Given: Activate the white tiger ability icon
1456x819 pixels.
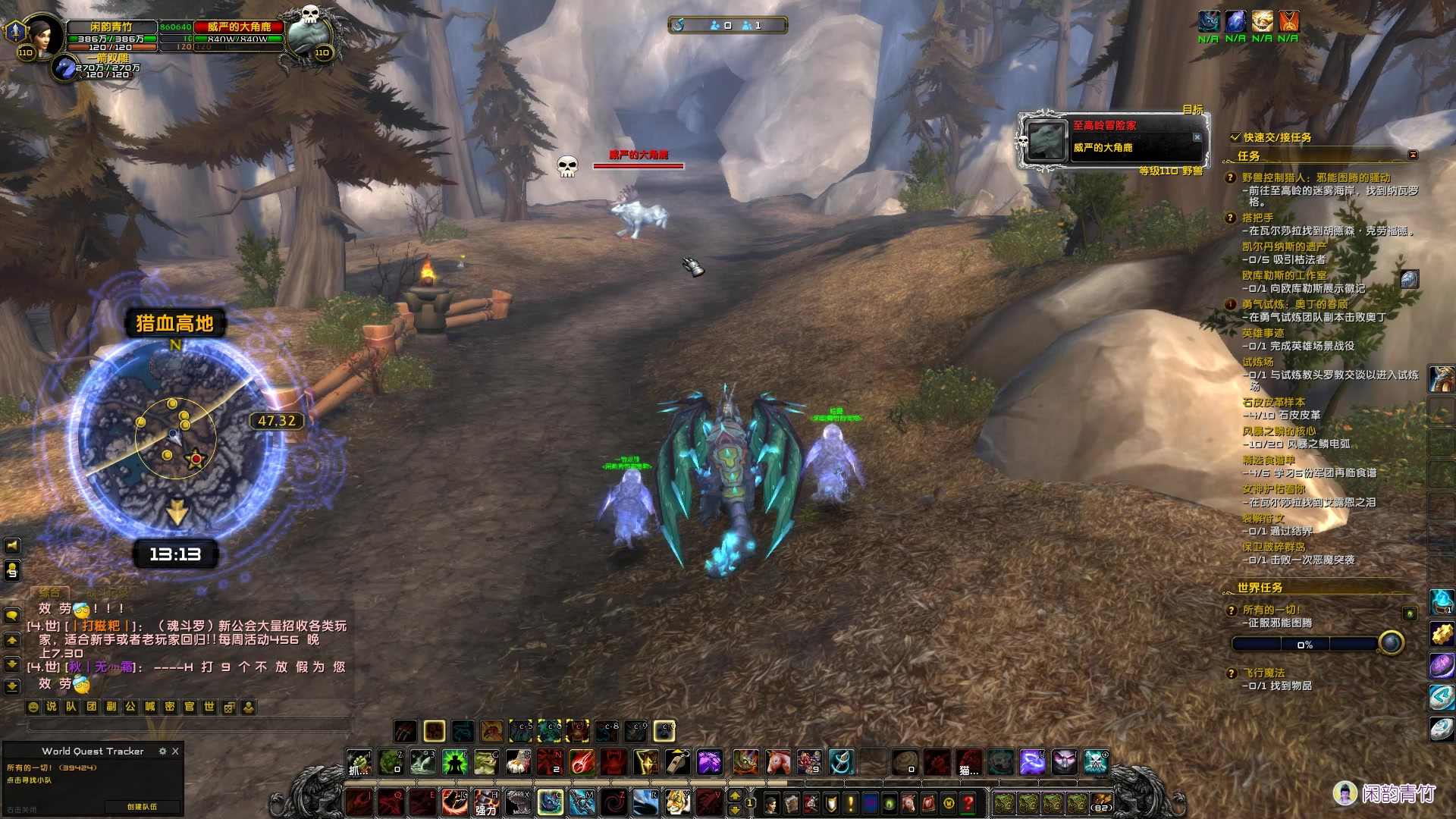Looking at the screenshot, I should pyautogui.click(x=678, y=802).
